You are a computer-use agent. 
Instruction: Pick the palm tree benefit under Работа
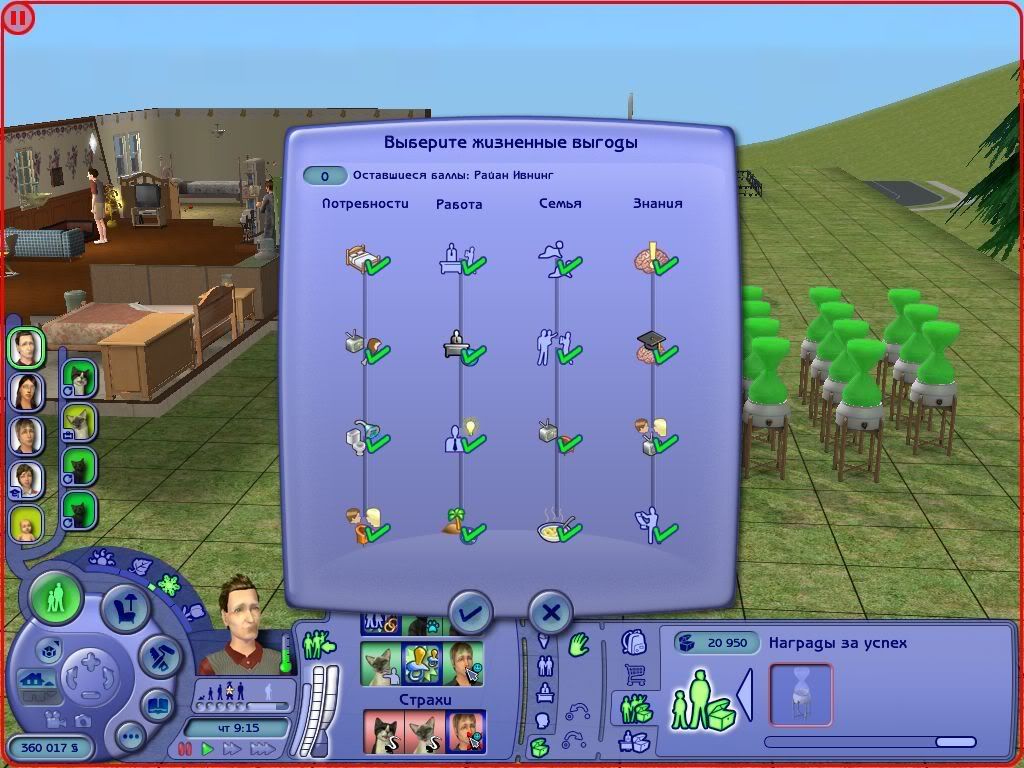[x=460, y=526]
